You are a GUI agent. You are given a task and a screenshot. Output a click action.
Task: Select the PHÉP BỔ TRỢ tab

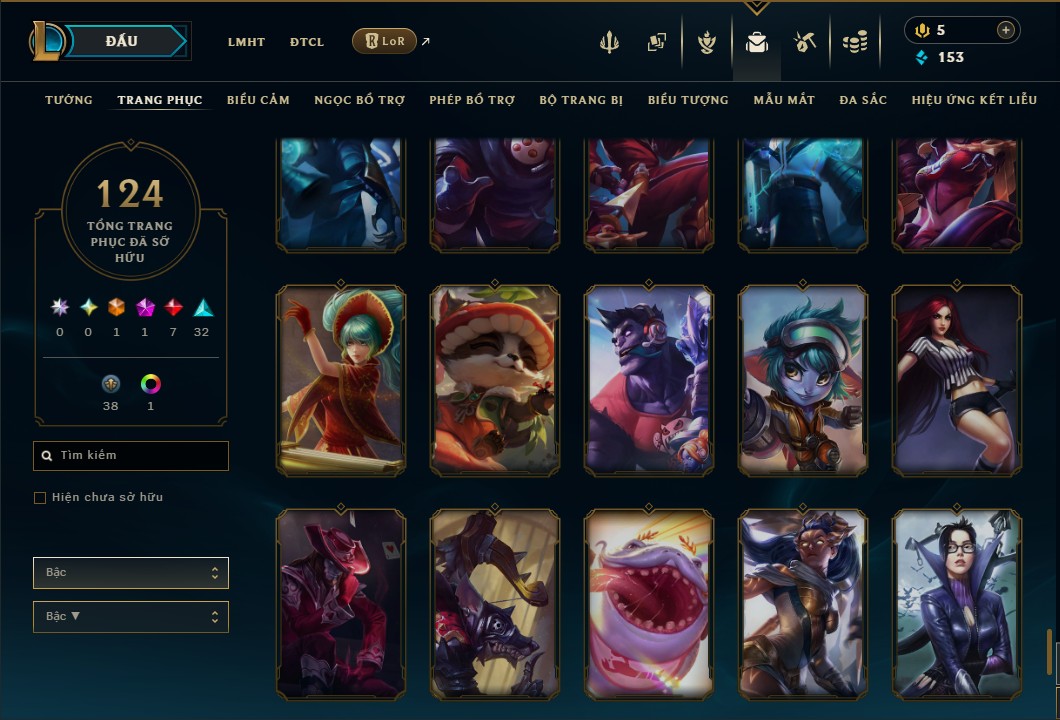(472, 100)
